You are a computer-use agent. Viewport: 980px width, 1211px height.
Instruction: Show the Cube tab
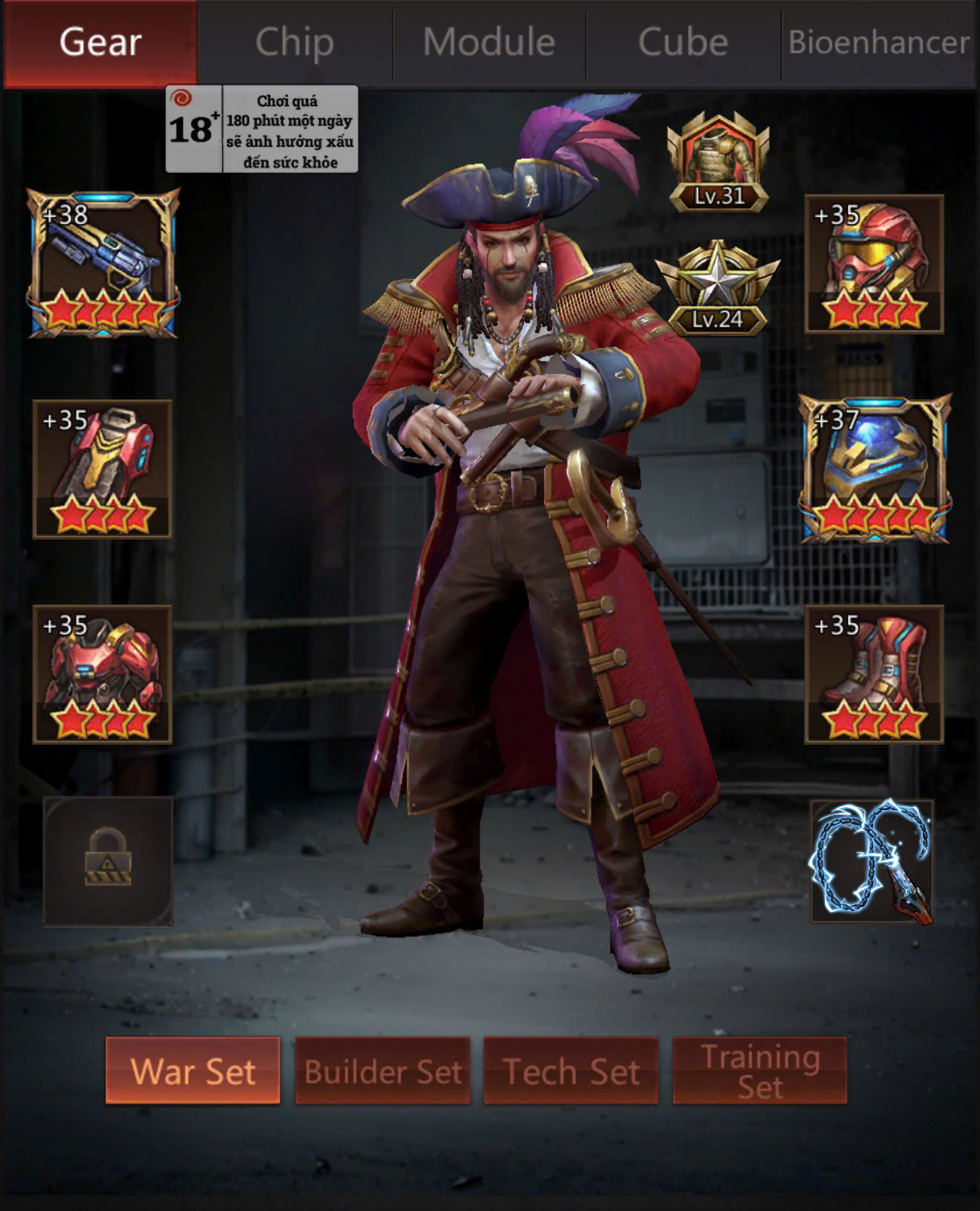[683, 42]
